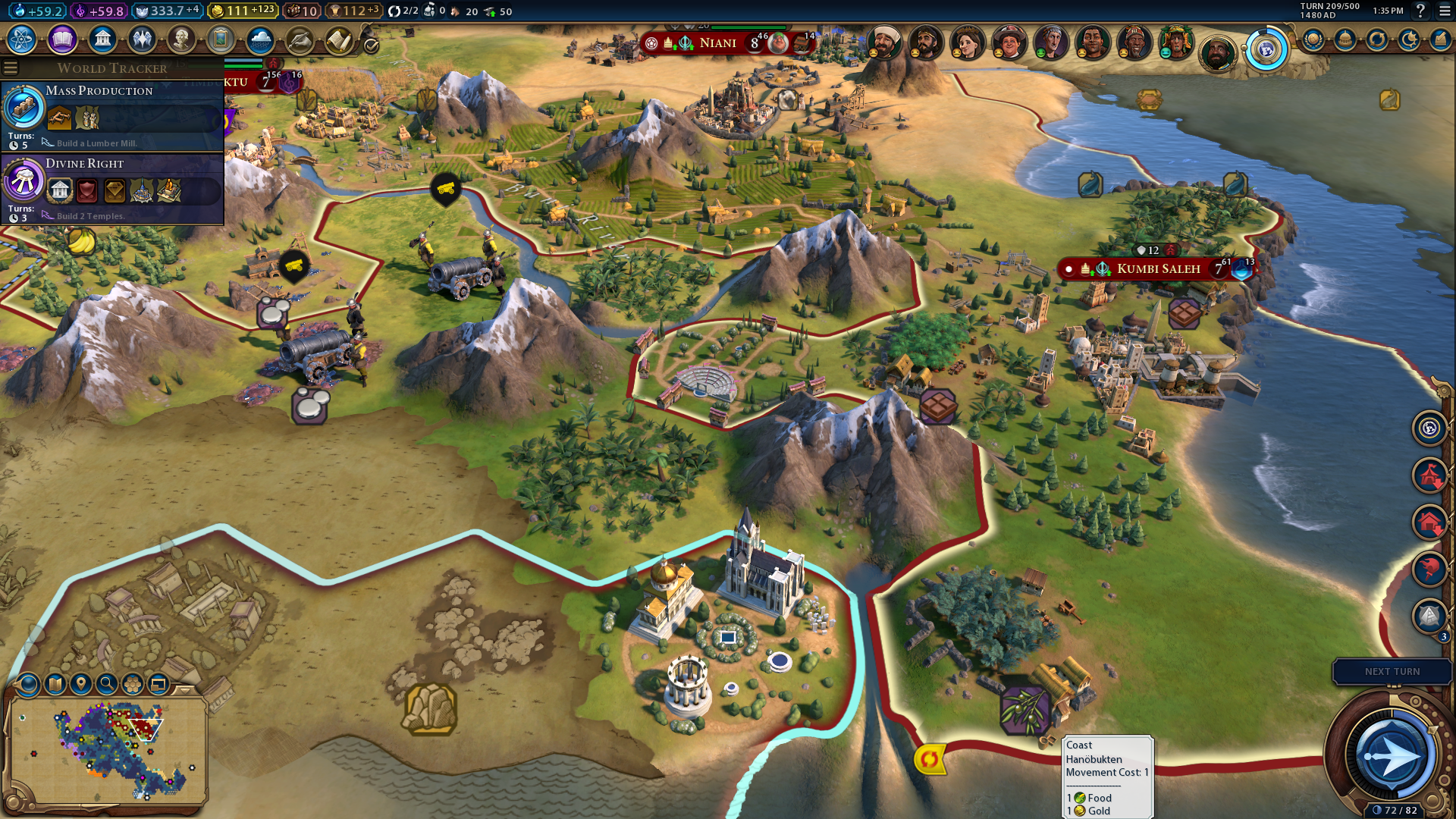Viewport: 1456px width, 819px height.
Task: Open the Niani city banner
Action: 717,43
